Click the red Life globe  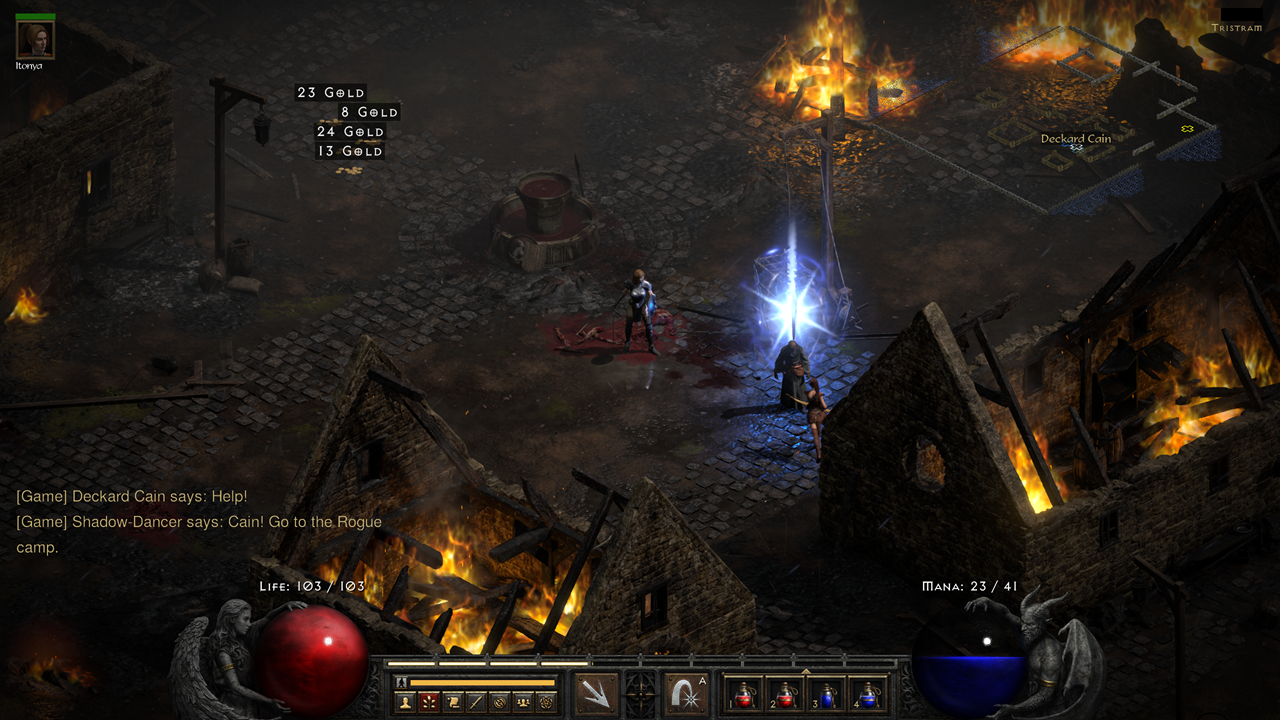(310, 657)
